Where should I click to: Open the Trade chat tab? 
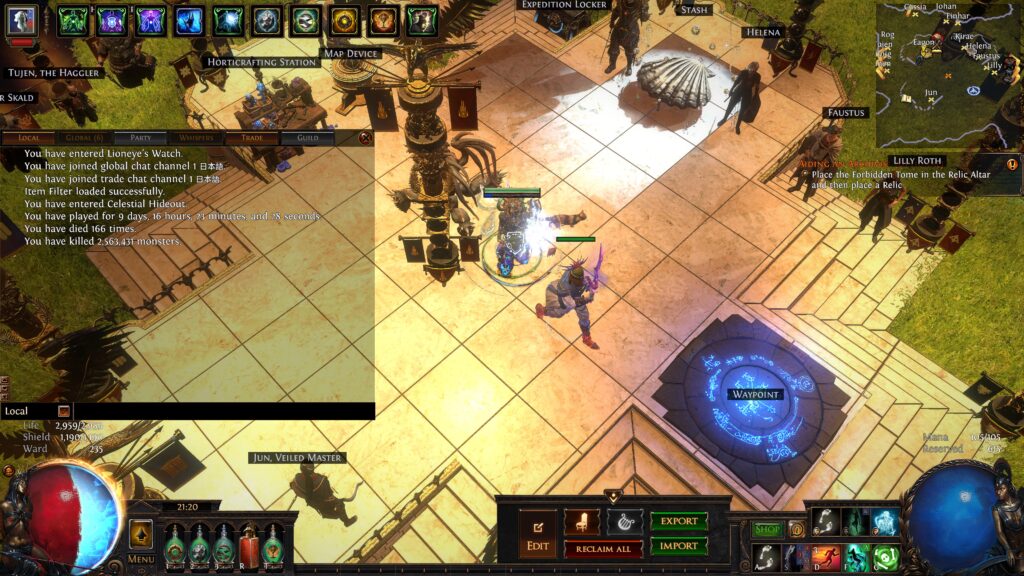coord(252,138)
